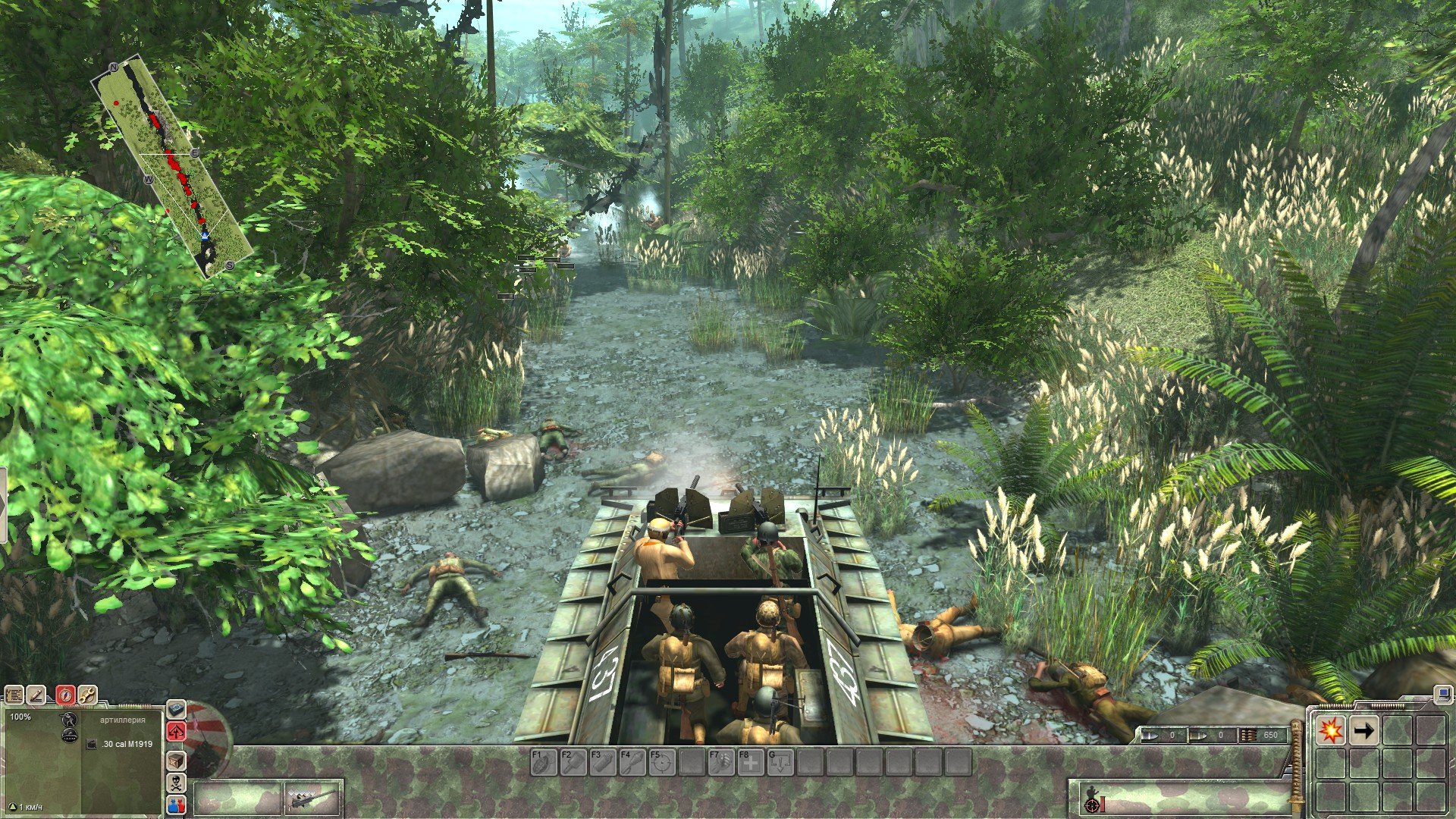Click the blue and red figures button
Viewport: 1456px width, 819px height.
176,804
